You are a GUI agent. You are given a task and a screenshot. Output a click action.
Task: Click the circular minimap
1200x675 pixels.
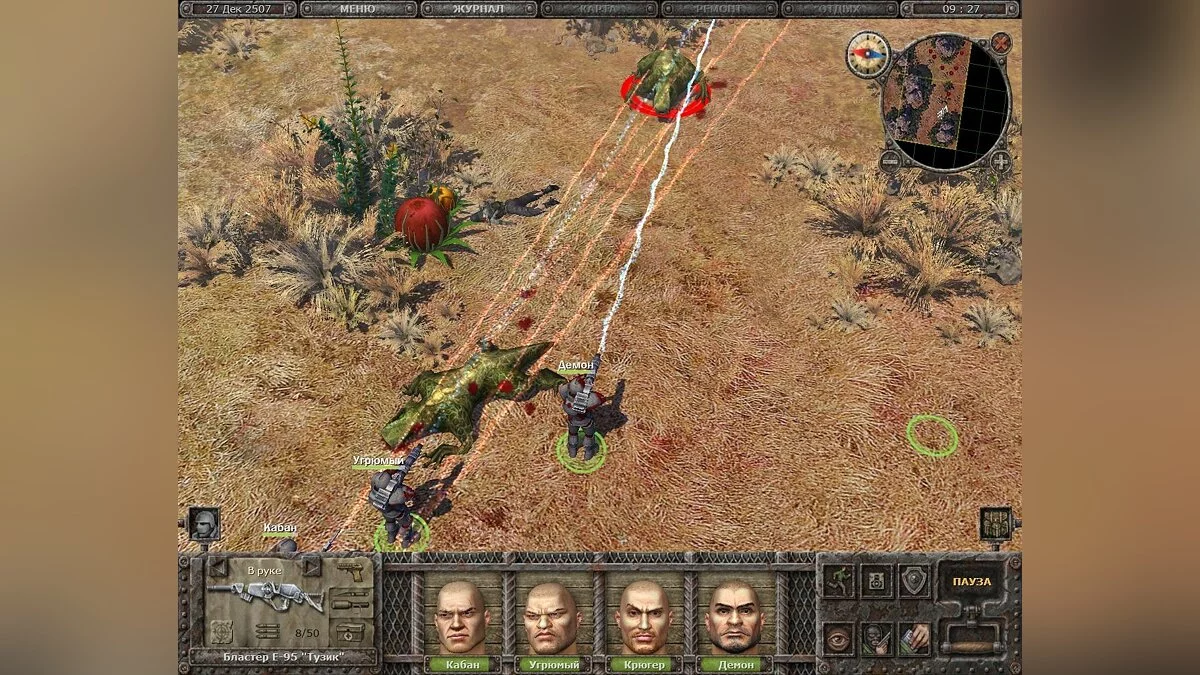946,101
